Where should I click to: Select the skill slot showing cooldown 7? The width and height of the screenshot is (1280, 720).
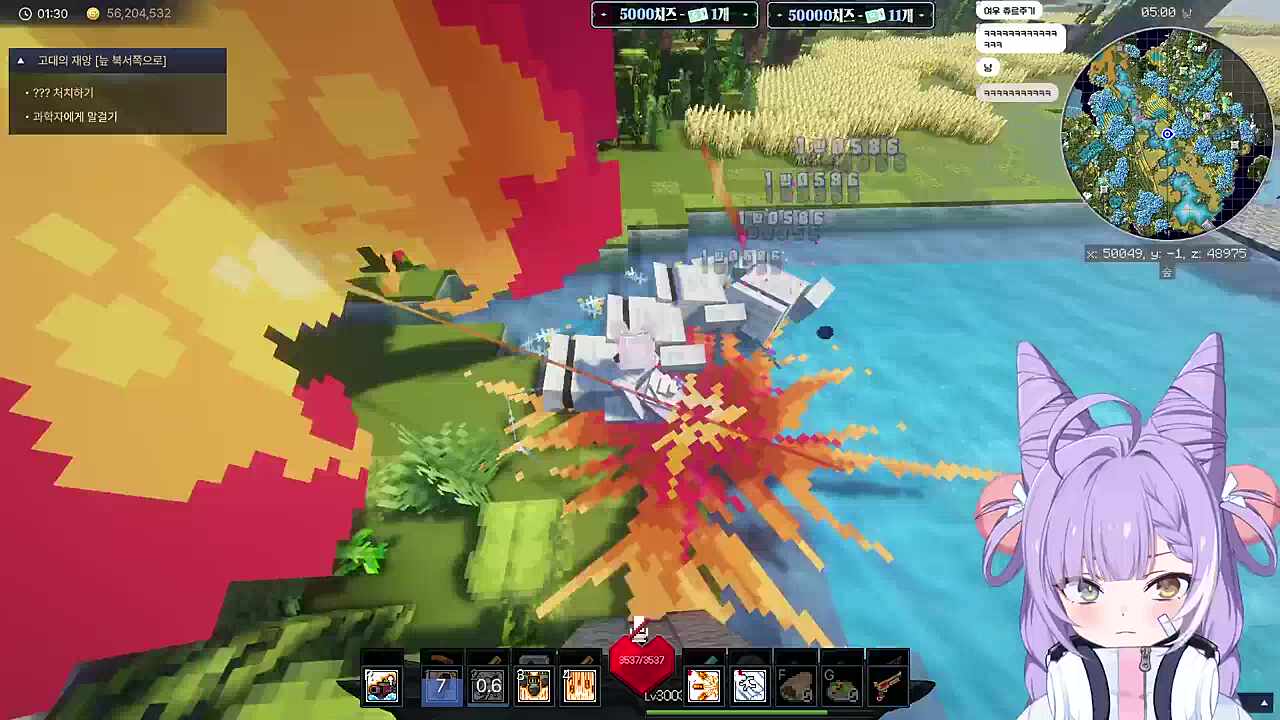[441, 685]
